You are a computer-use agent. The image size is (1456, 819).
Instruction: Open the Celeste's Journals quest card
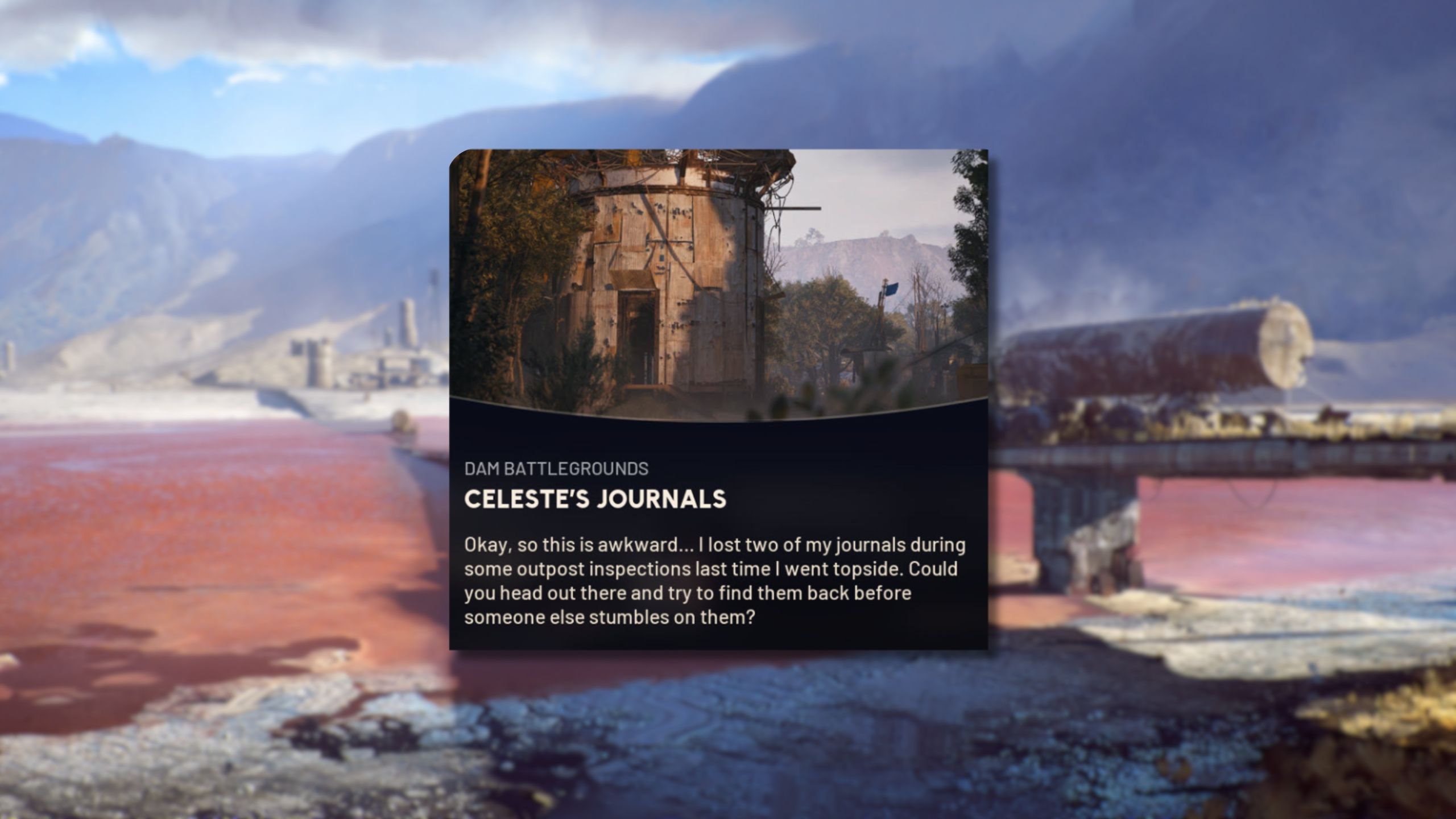pyautogui.click(x=718, y=398)
